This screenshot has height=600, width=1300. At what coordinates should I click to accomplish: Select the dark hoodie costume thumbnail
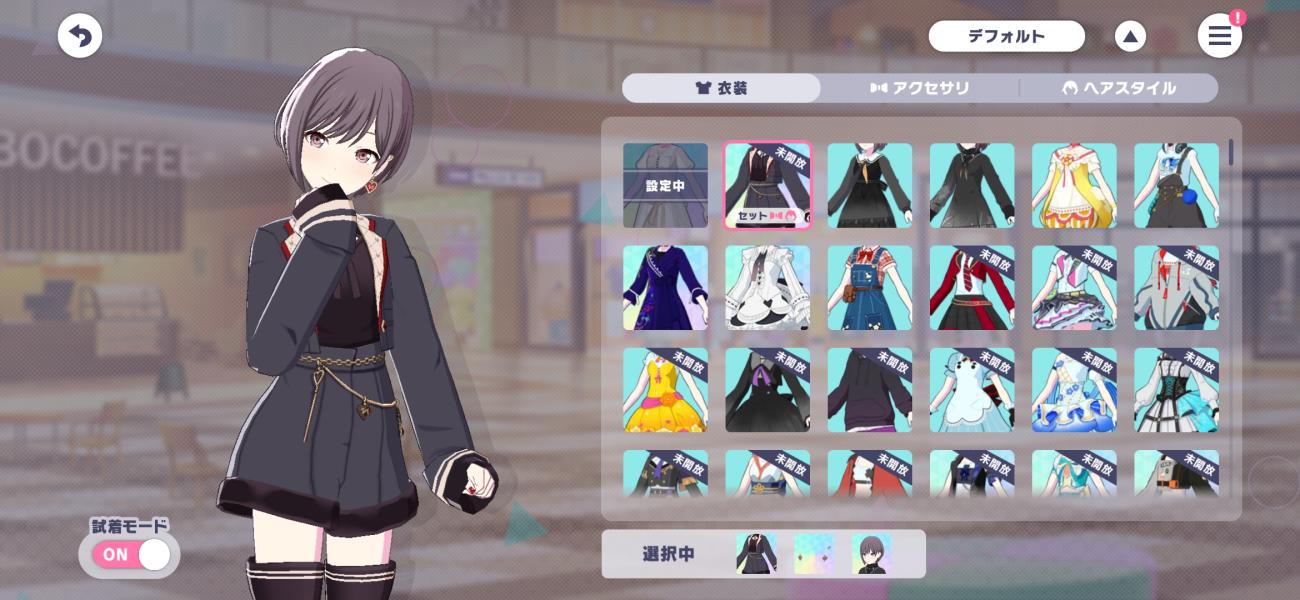[x=869, y=390]
